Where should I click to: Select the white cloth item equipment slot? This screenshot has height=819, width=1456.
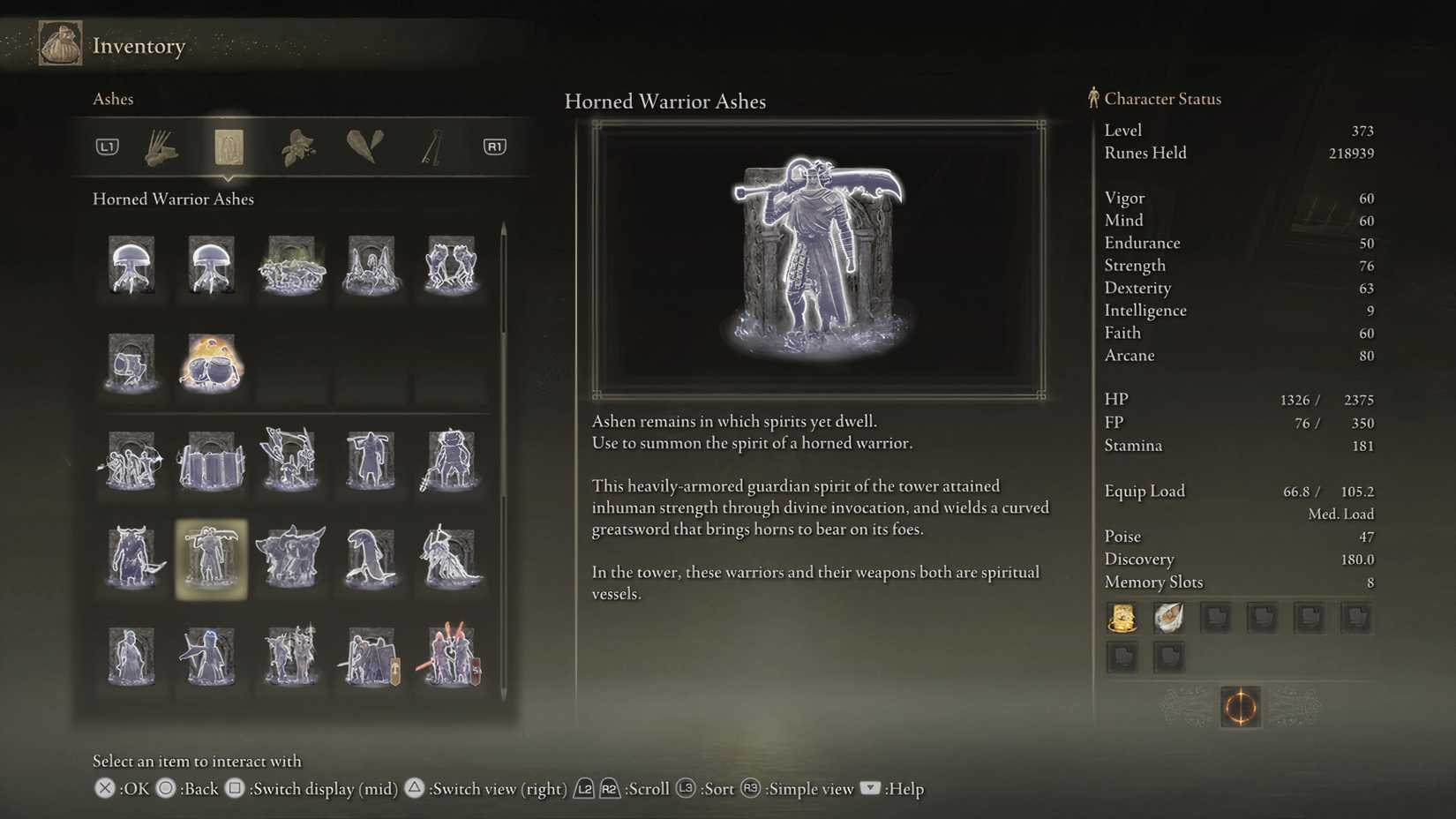point(1168,618)
